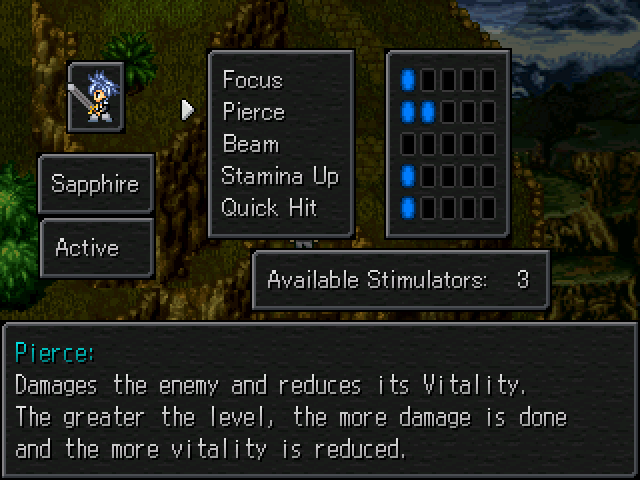Choose the Quick Hit skill

[269, 208]
